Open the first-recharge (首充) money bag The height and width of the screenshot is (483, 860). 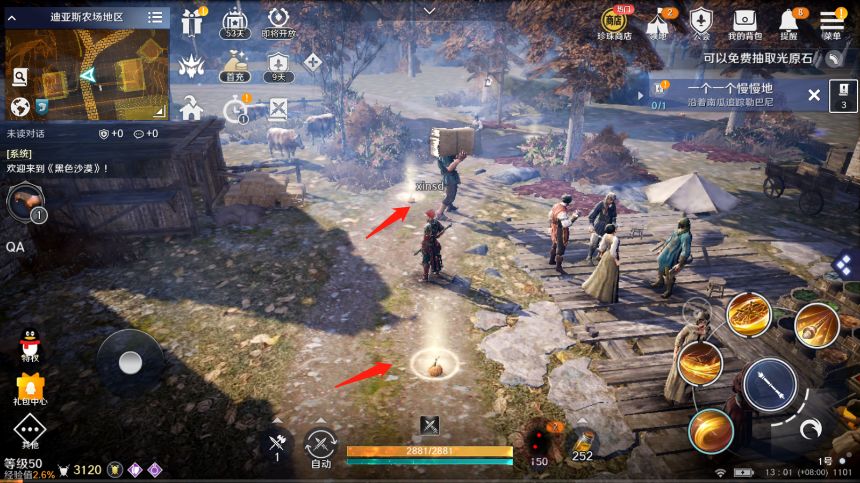235,64
